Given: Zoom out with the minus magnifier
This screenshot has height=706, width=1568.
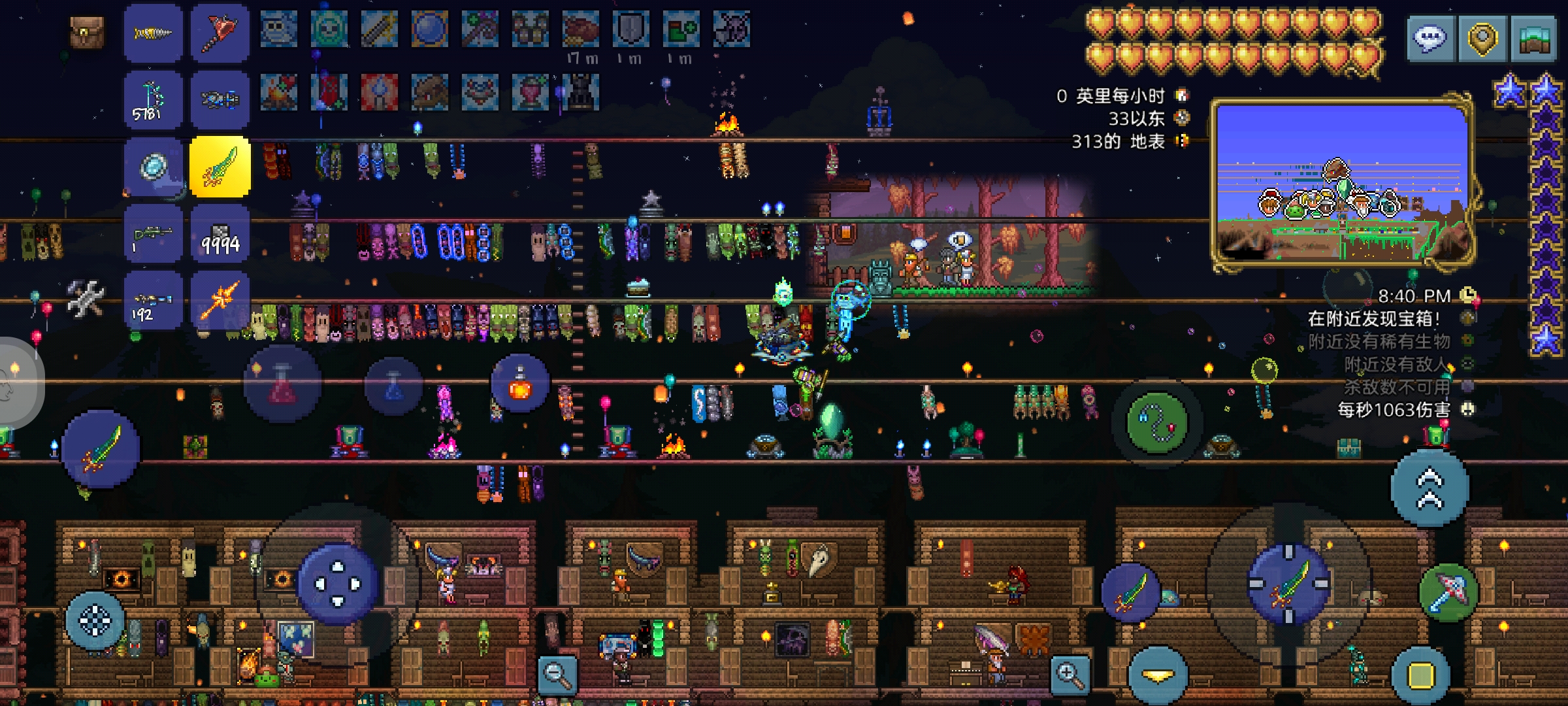Looking at the screenshot, I should [557, 675].
